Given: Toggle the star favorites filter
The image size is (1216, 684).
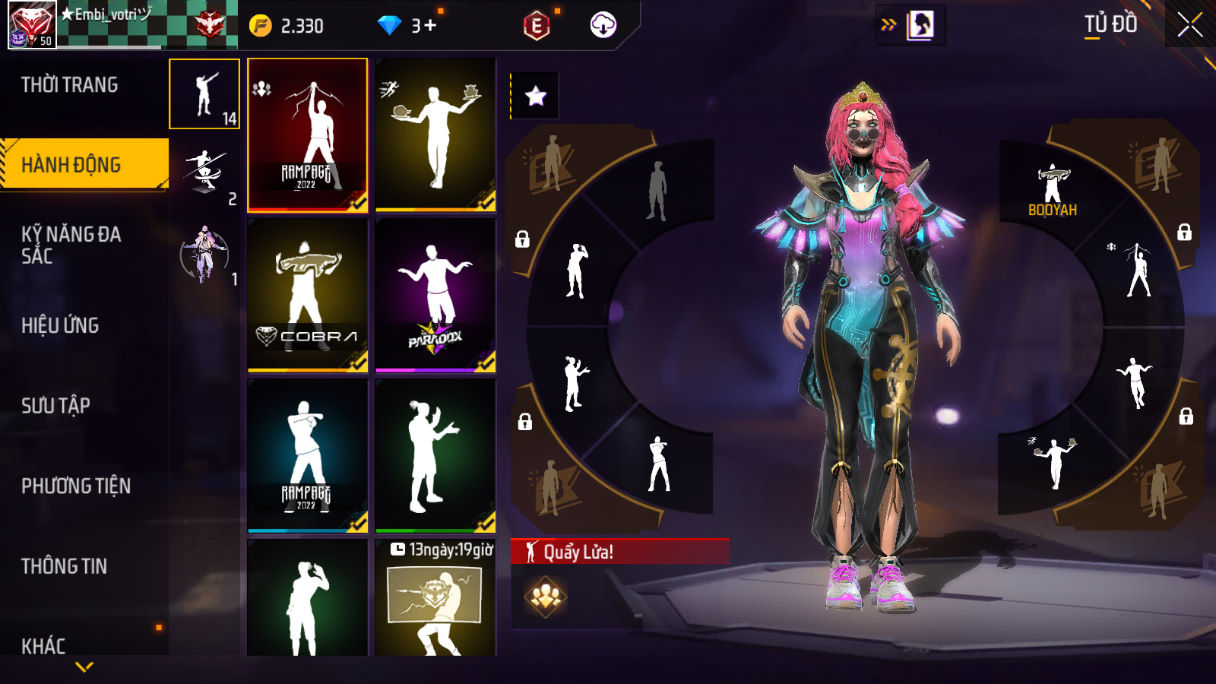Looking at the screenshot, I should tap(535, 96).
